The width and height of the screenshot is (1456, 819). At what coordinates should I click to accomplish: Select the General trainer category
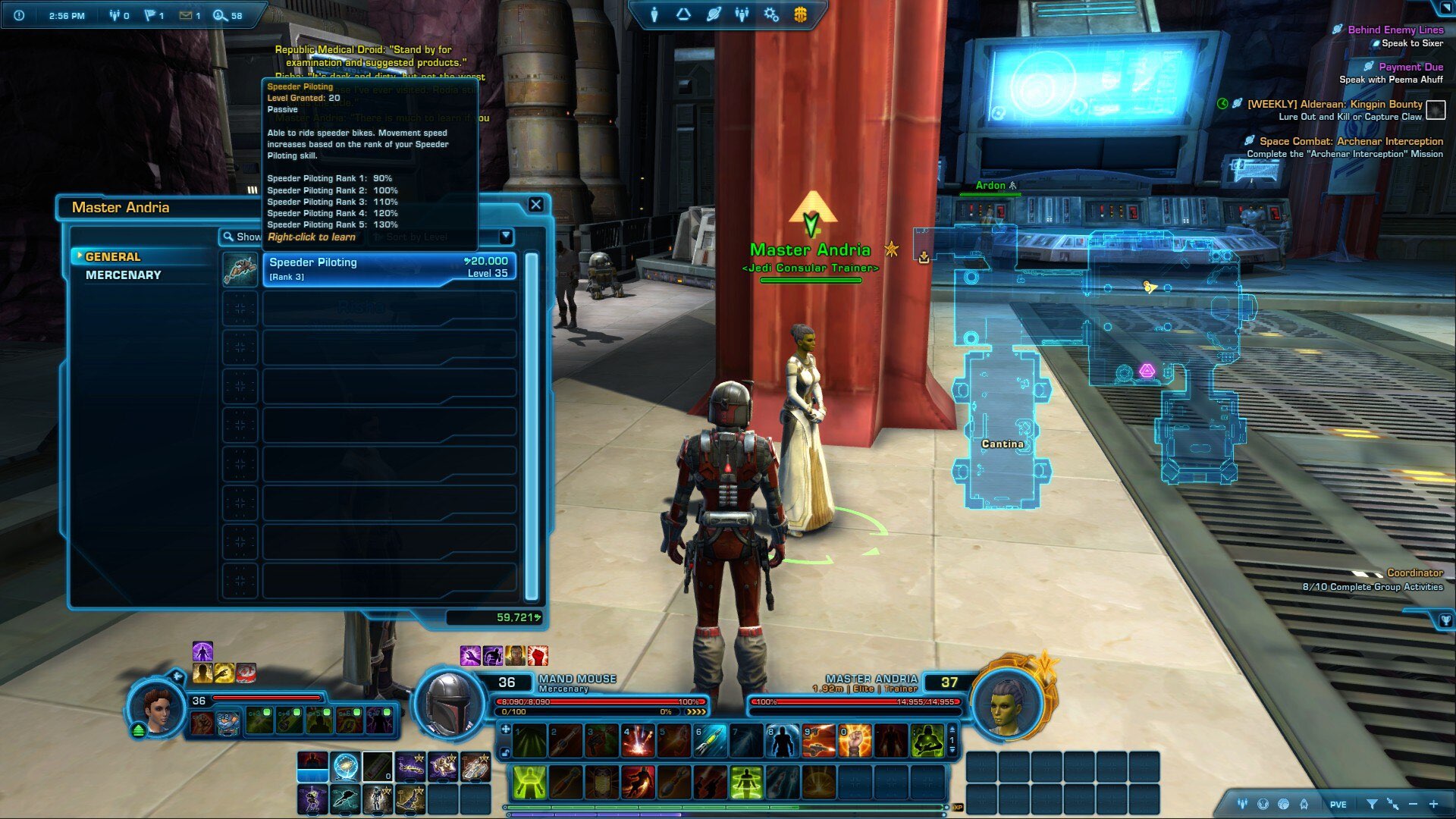(x=113, y=257)
